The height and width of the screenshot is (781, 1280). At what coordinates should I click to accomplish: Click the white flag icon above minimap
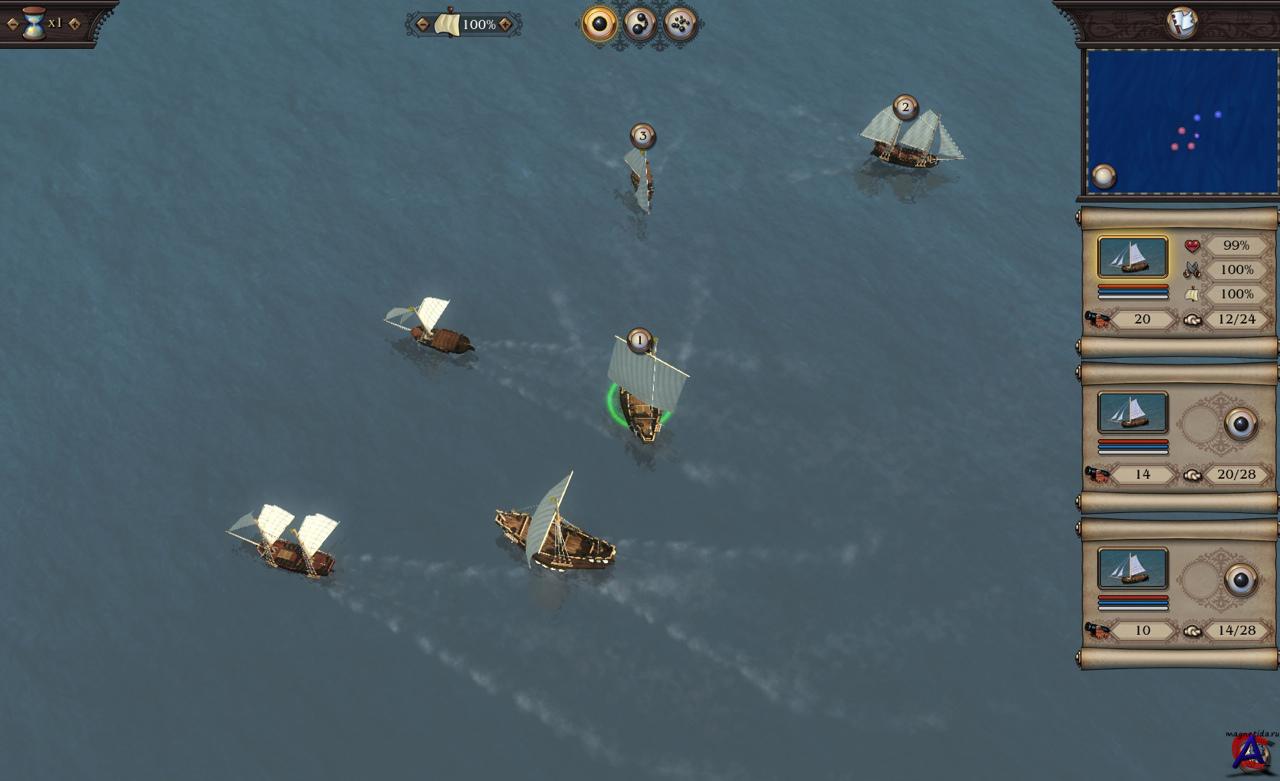[1182, 23]
